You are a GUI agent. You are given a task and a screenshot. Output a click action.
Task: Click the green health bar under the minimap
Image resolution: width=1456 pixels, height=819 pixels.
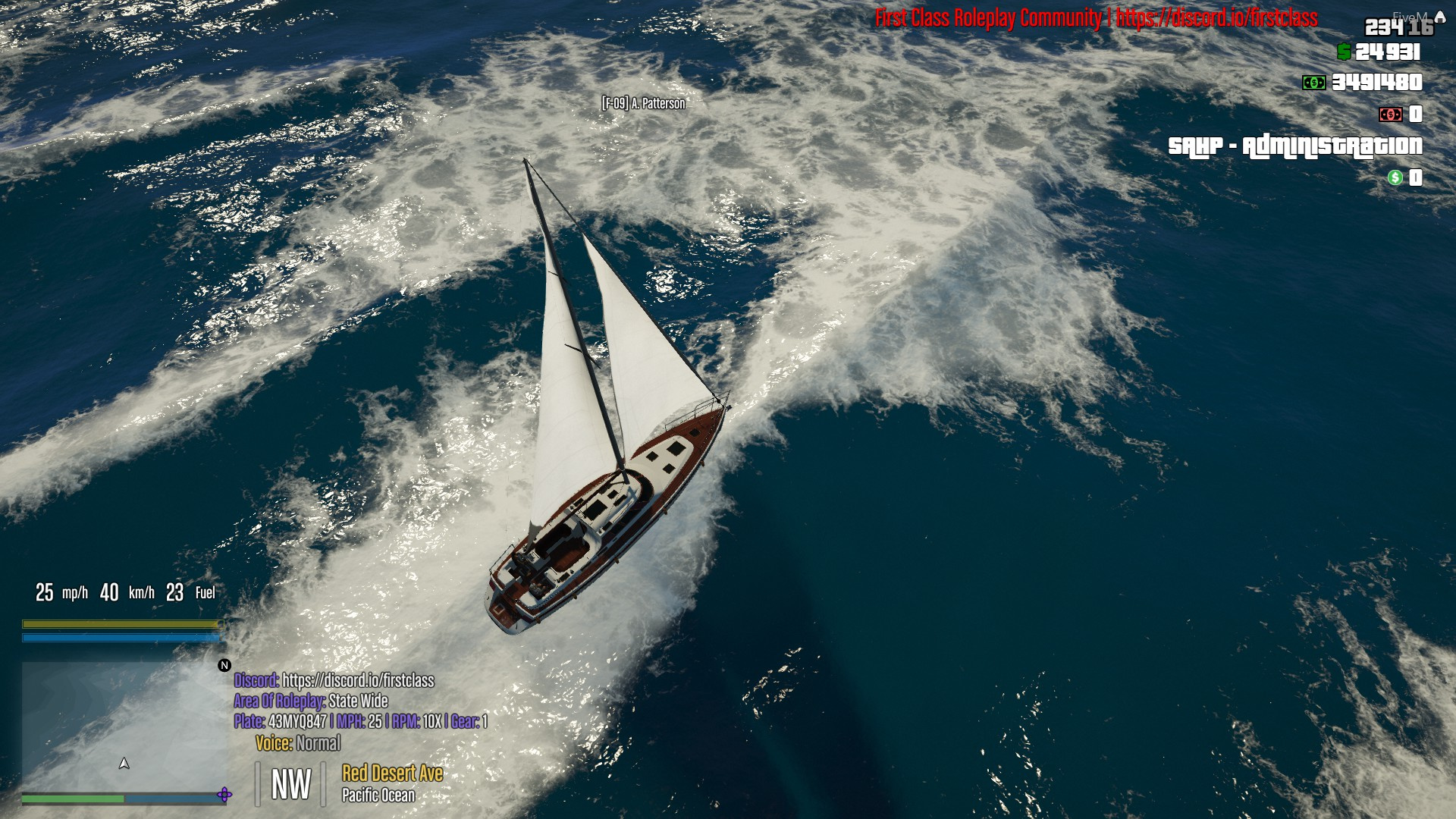click(72, 799)
